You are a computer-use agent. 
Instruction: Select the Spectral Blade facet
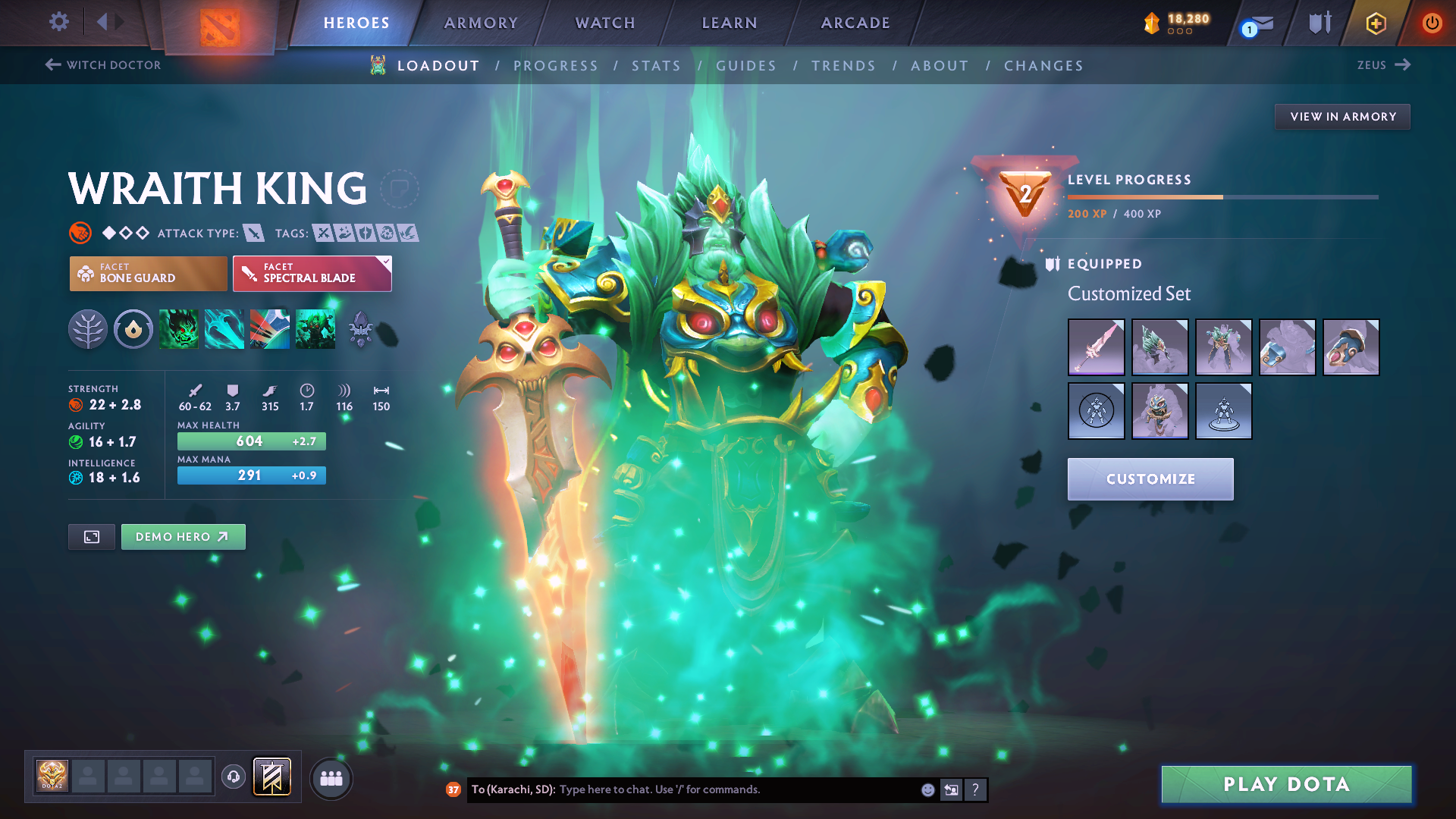312,273
